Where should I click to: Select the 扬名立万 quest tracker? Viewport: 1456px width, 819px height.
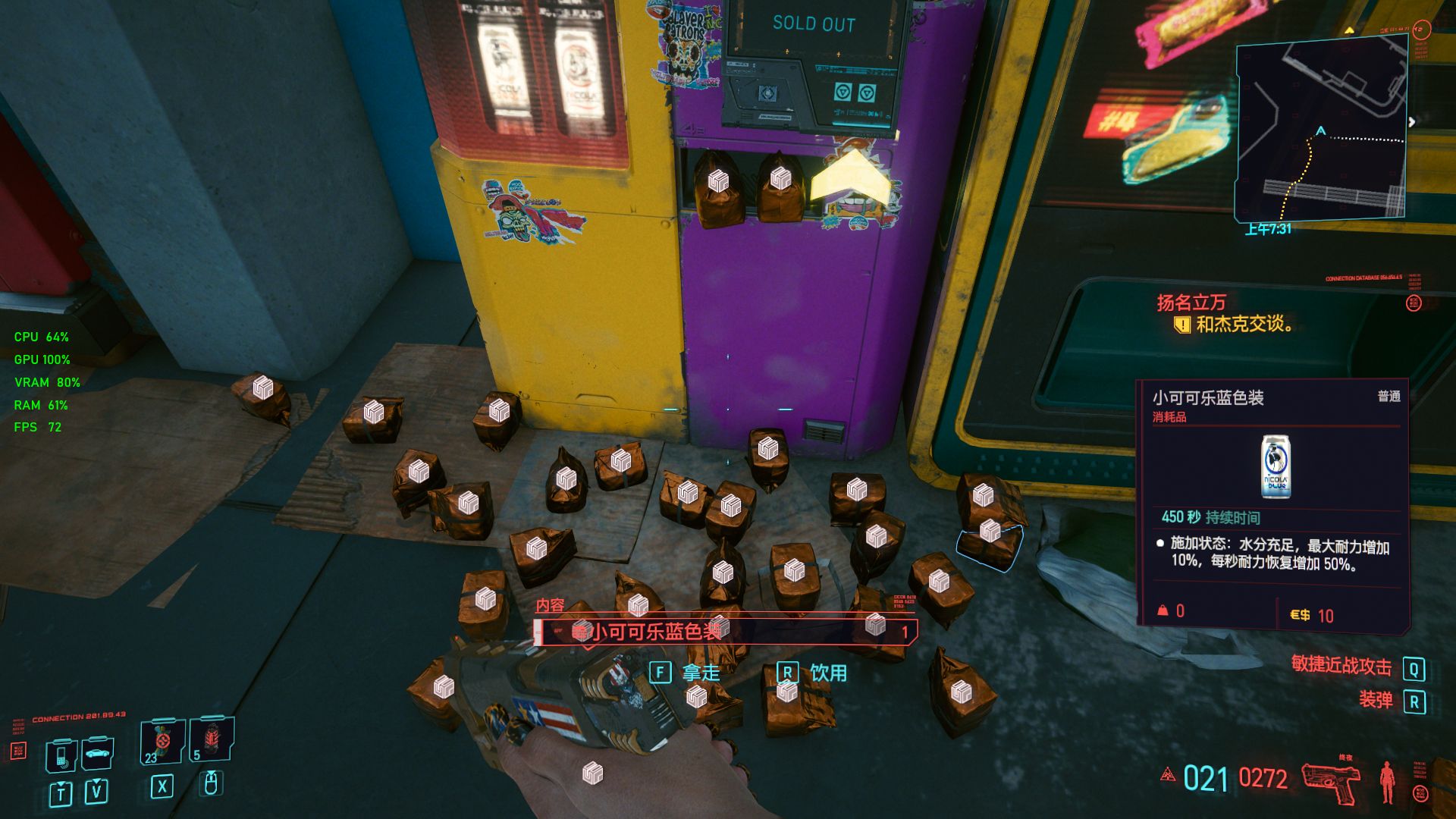tap(1191, 303)
